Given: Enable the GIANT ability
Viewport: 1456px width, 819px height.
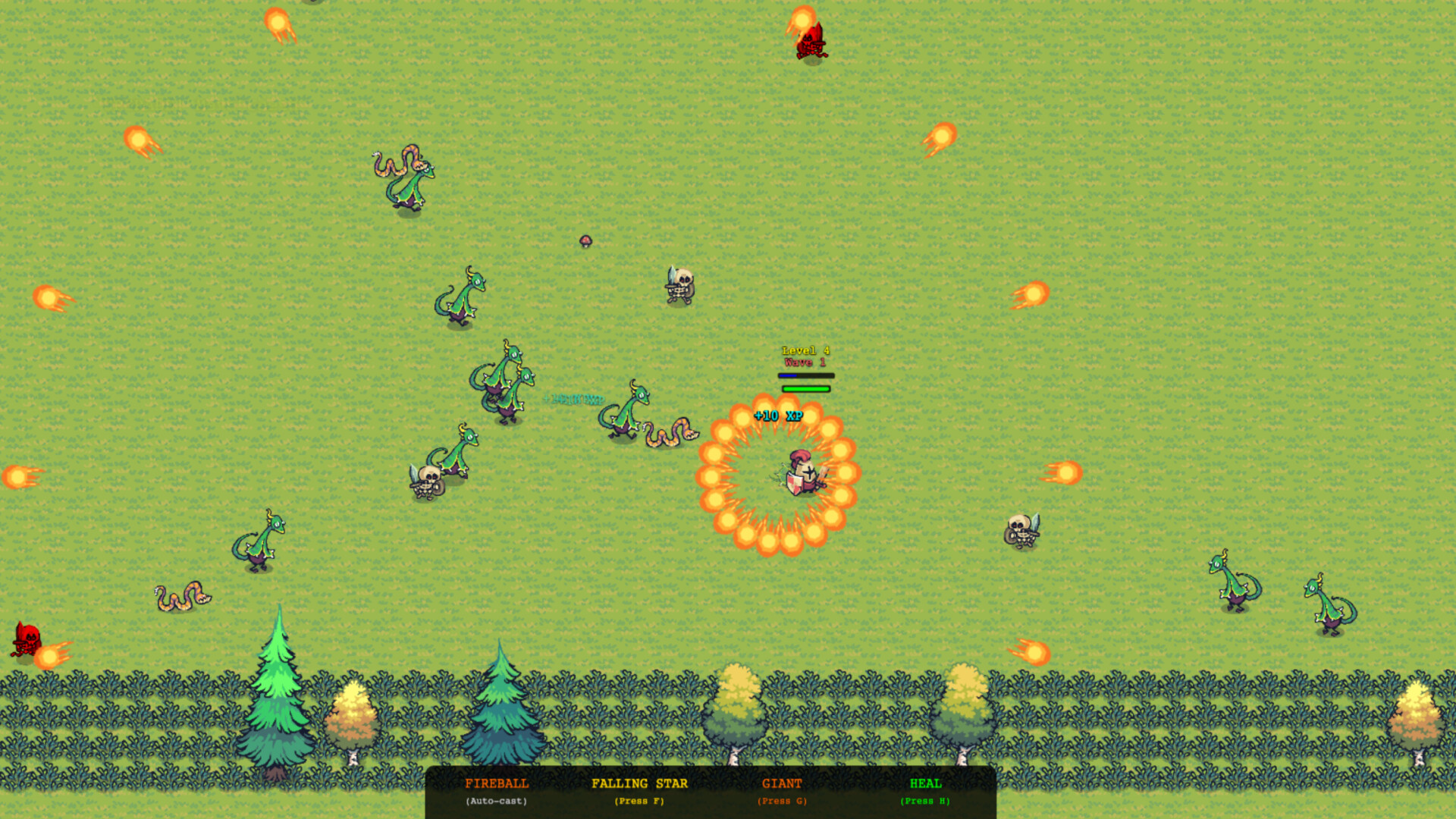Looking at the screenshot, I should (x=782, y=784).
